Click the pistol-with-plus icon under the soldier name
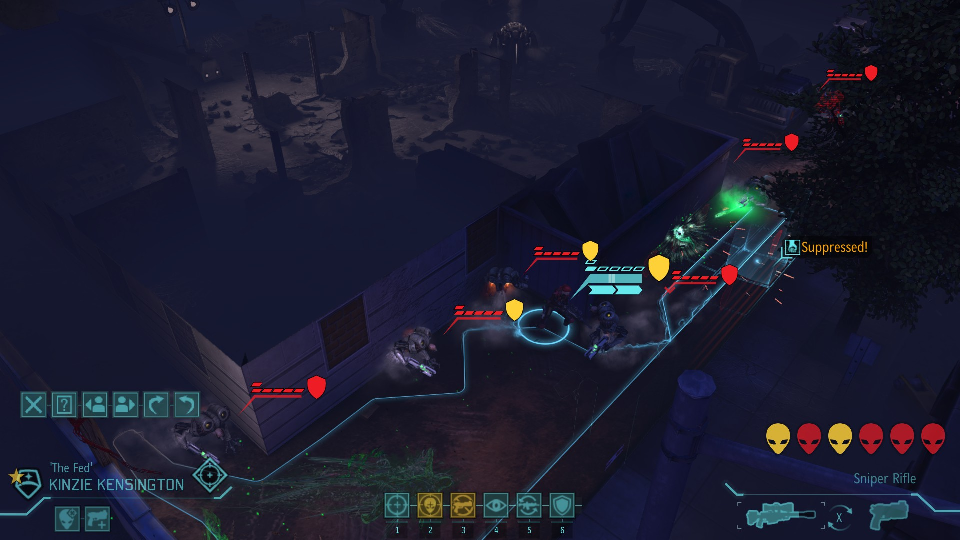This screenshot has height=540, width=960. point(98,518)
